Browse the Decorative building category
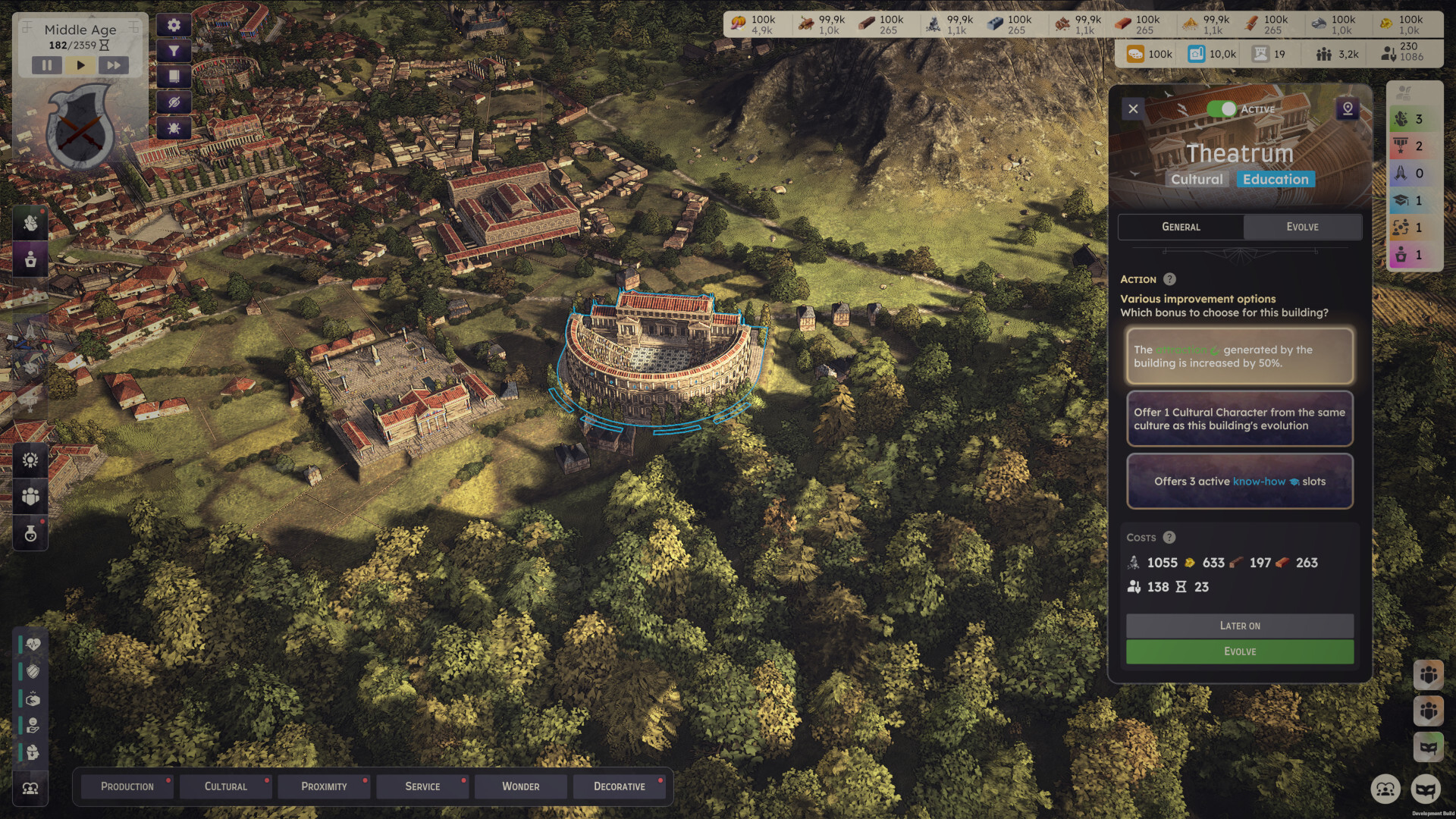 click(x=619, y=786)
